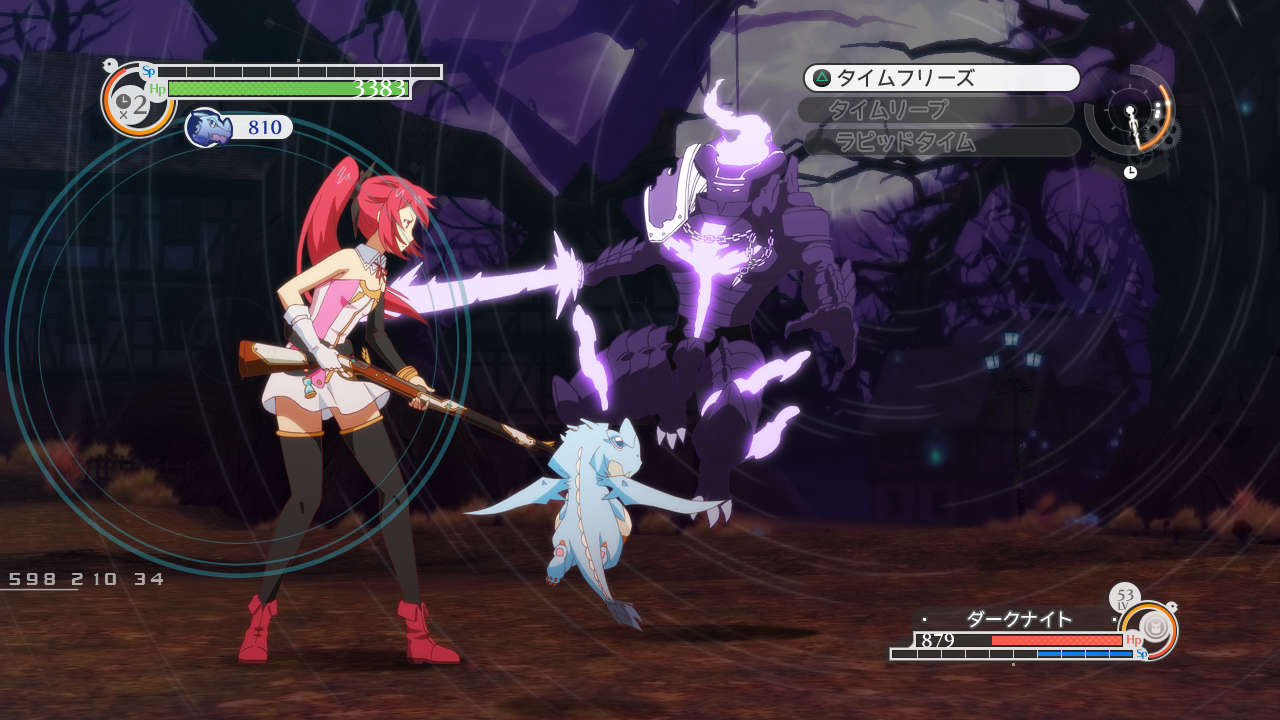Click the time clock gauge dial
The width and height of the screenshot is (1280, 720).
[1130, 110]
